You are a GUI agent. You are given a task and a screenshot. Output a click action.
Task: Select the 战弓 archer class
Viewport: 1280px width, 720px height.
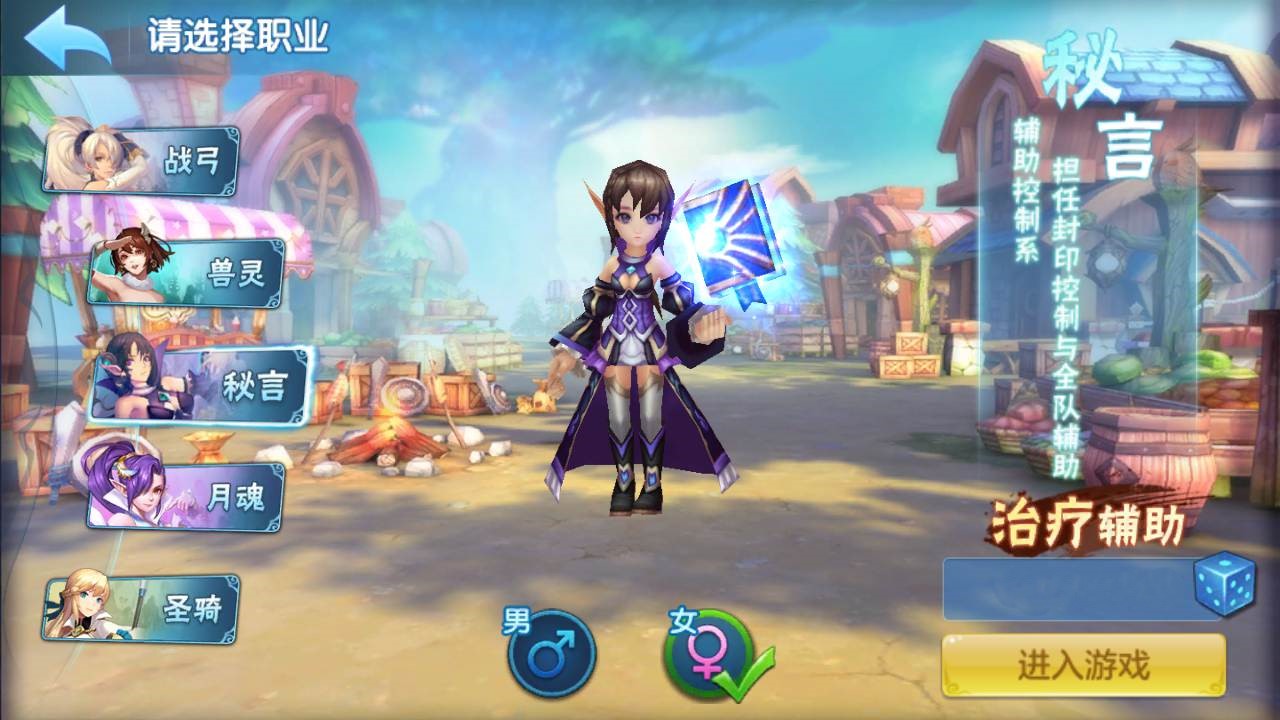[x=143, y=160]
